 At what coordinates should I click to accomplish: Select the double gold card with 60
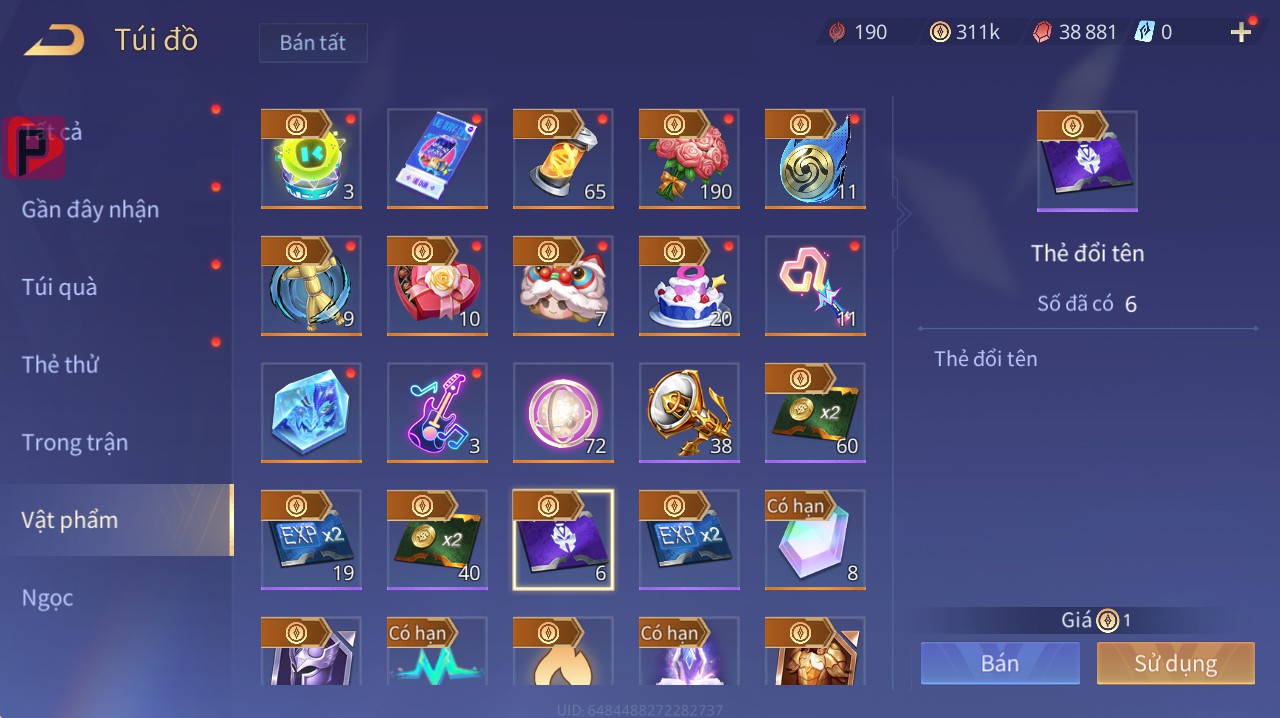[815, 412]
